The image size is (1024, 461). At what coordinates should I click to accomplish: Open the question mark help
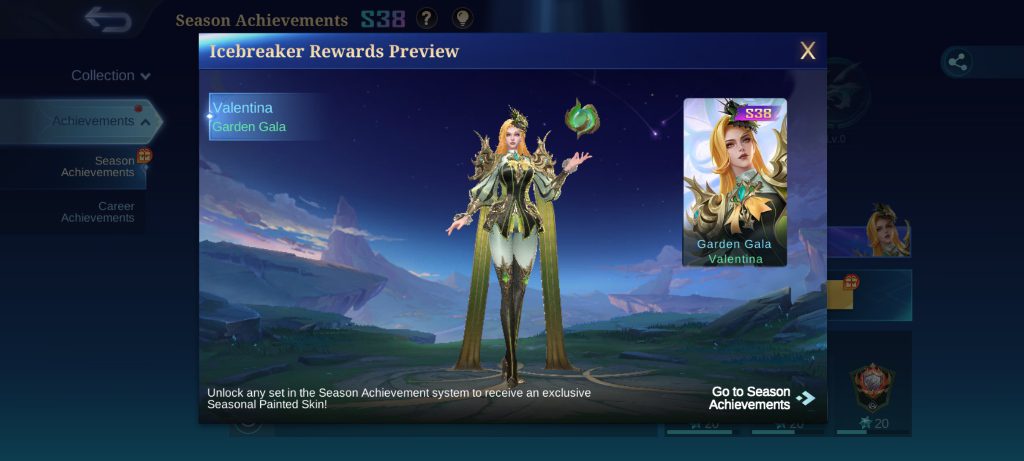[427, 19]
